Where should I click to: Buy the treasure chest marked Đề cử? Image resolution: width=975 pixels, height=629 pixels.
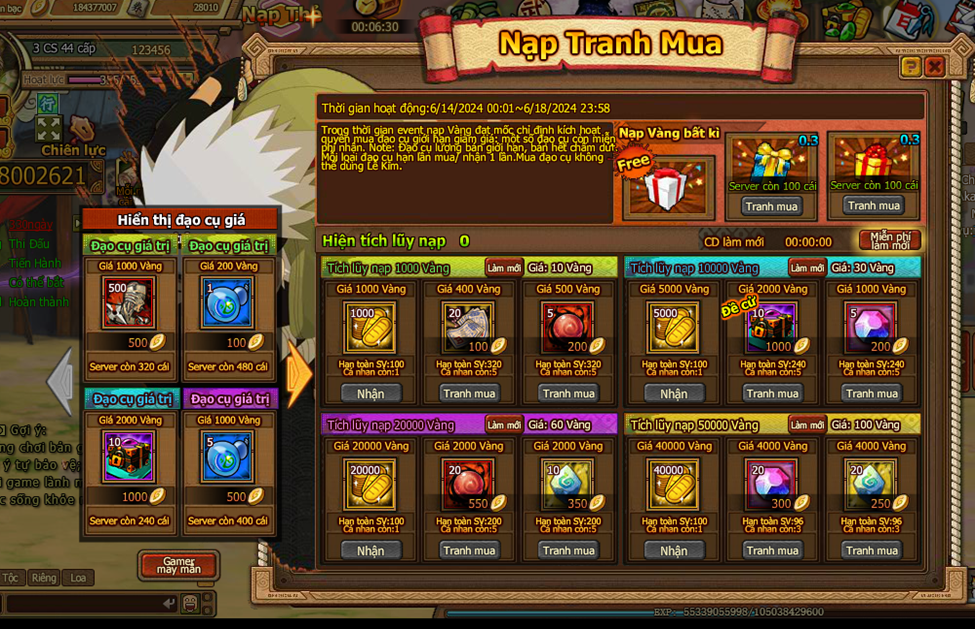[x=772, y=393]
